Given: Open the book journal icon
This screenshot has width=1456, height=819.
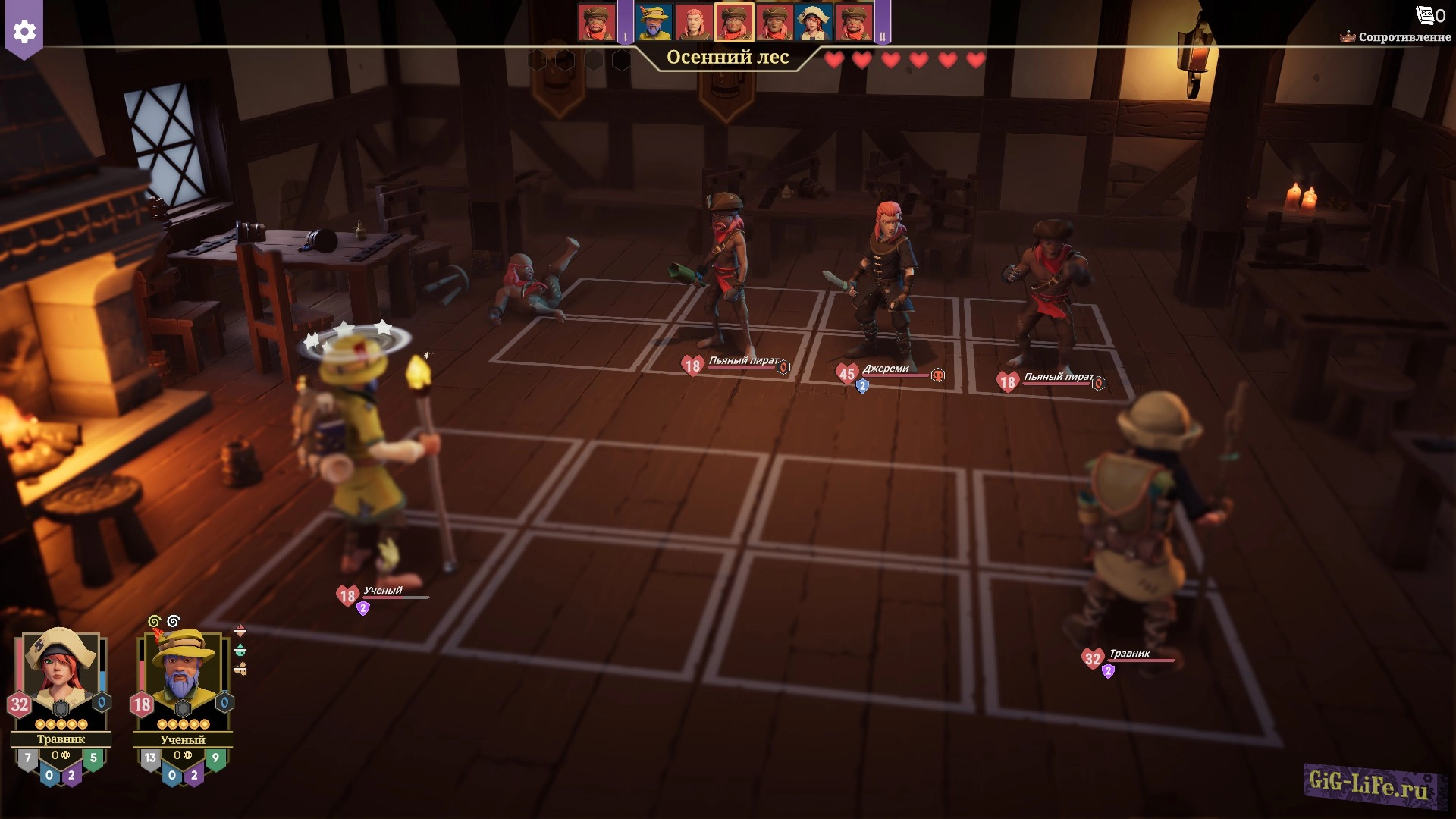Looking at the screenshot, I should click(x=1426, y=15).
